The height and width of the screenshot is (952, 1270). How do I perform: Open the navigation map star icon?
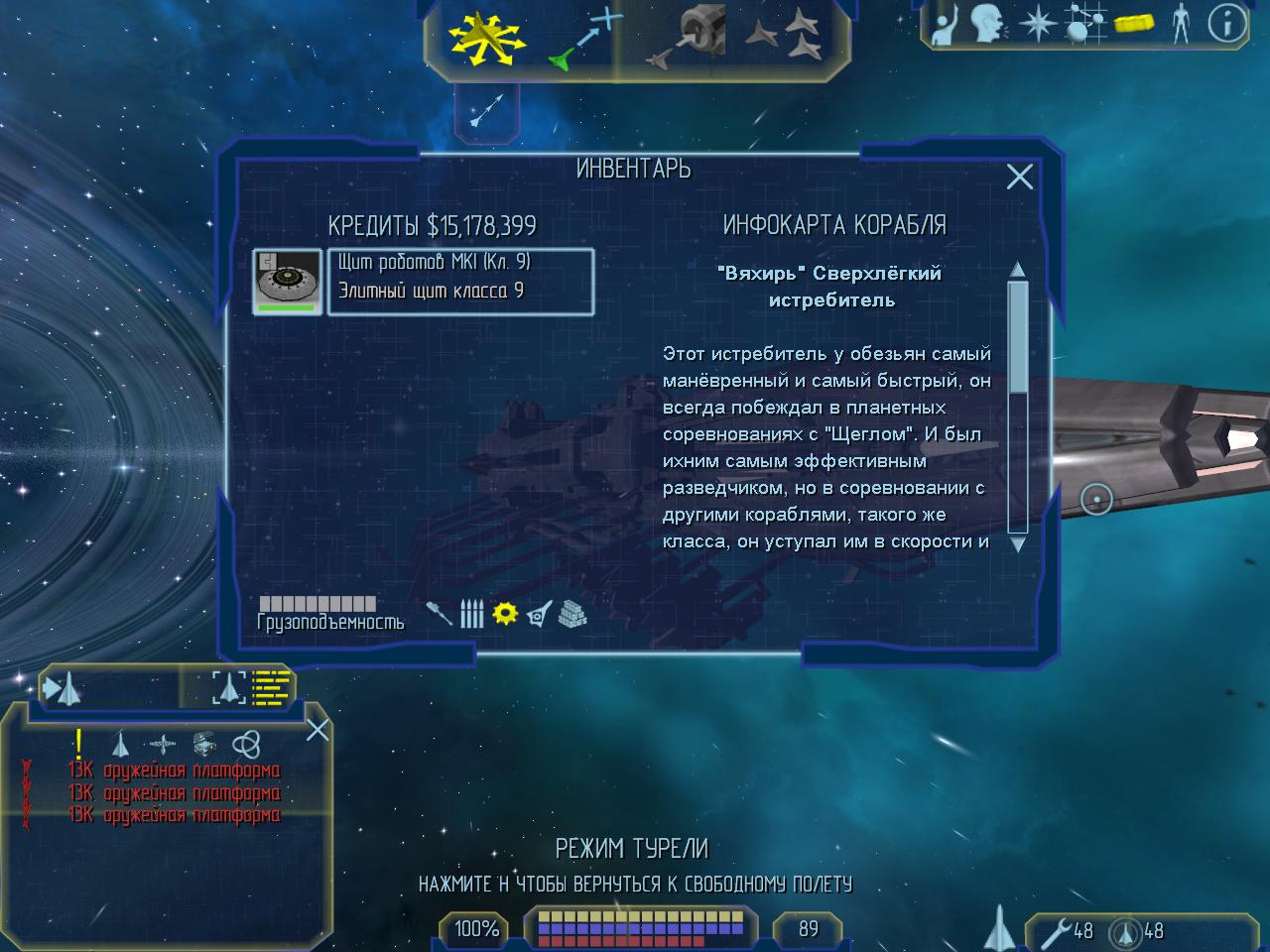coord(1038,24)
